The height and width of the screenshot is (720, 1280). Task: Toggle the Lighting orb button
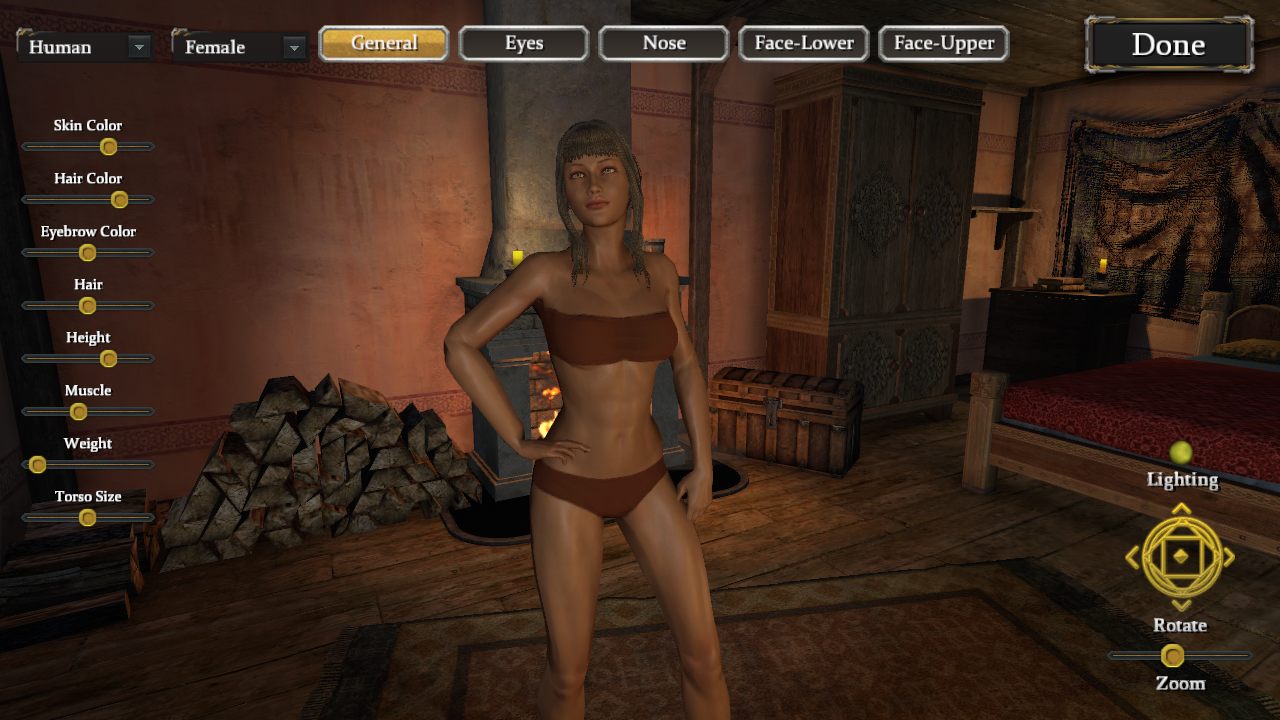tap(1181, 453)
